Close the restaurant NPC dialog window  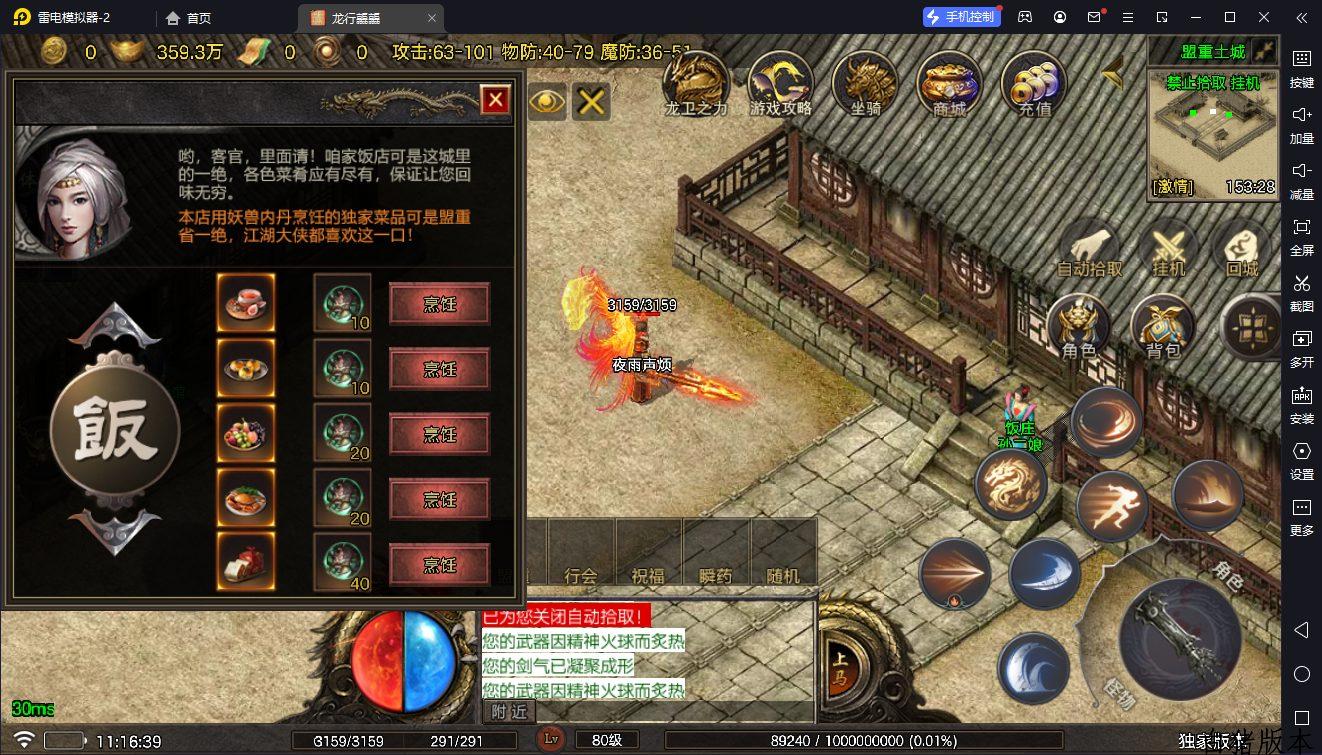pos(495,99)
